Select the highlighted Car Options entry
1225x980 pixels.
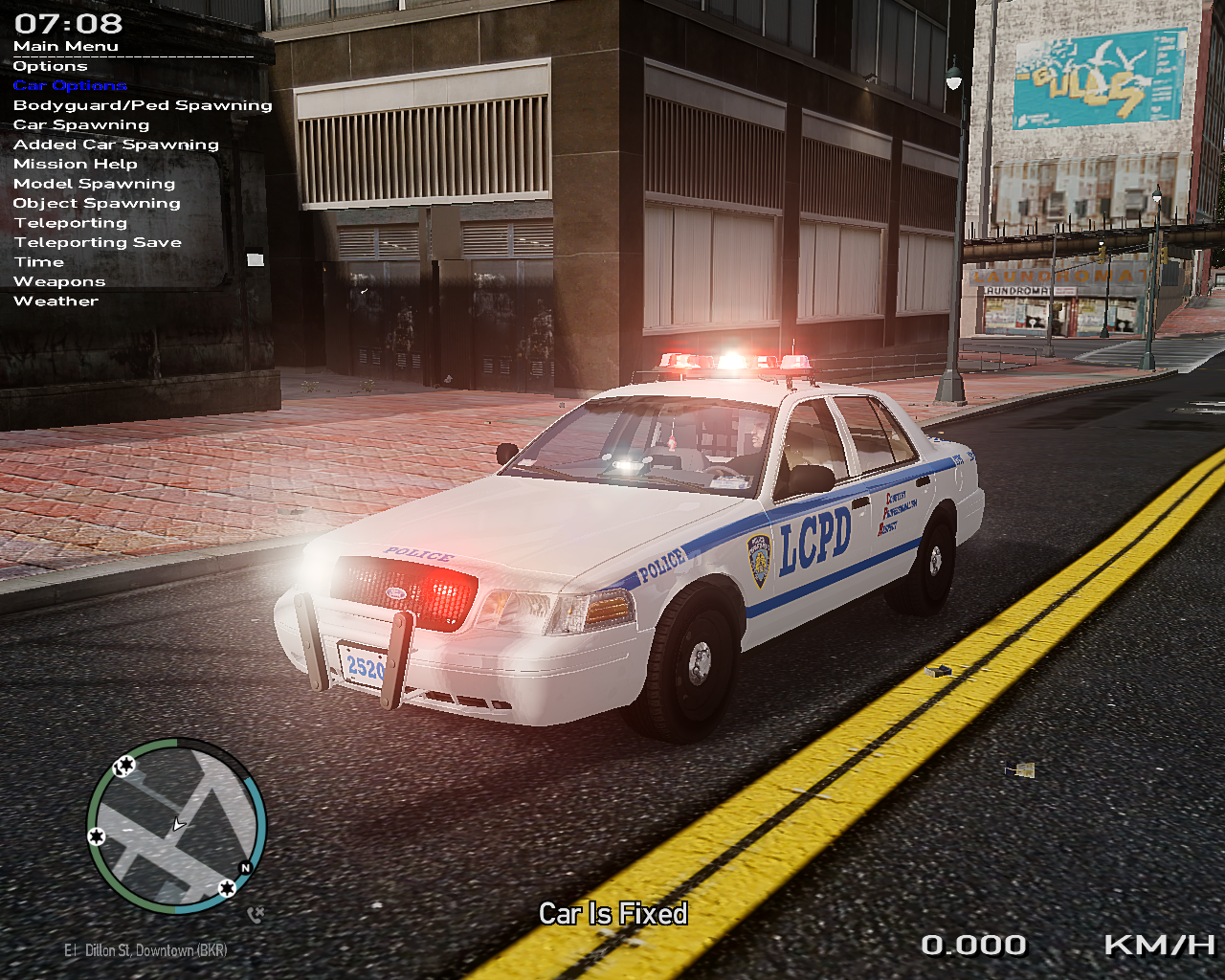click(70, 86)
